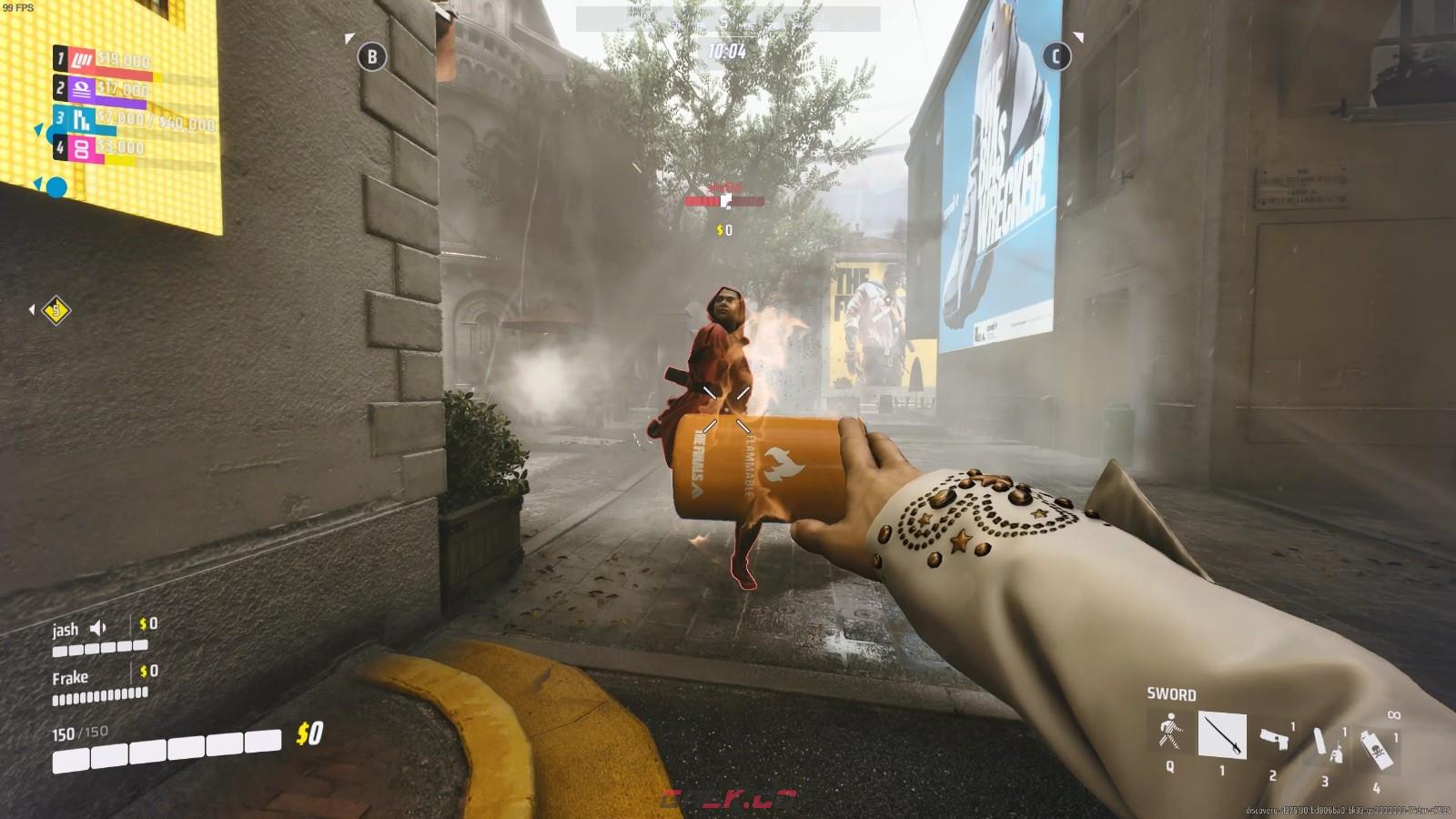The image size is (1456, 819).
Task: Select the third gadget slot icon
Action: [x=1325, y=744]
